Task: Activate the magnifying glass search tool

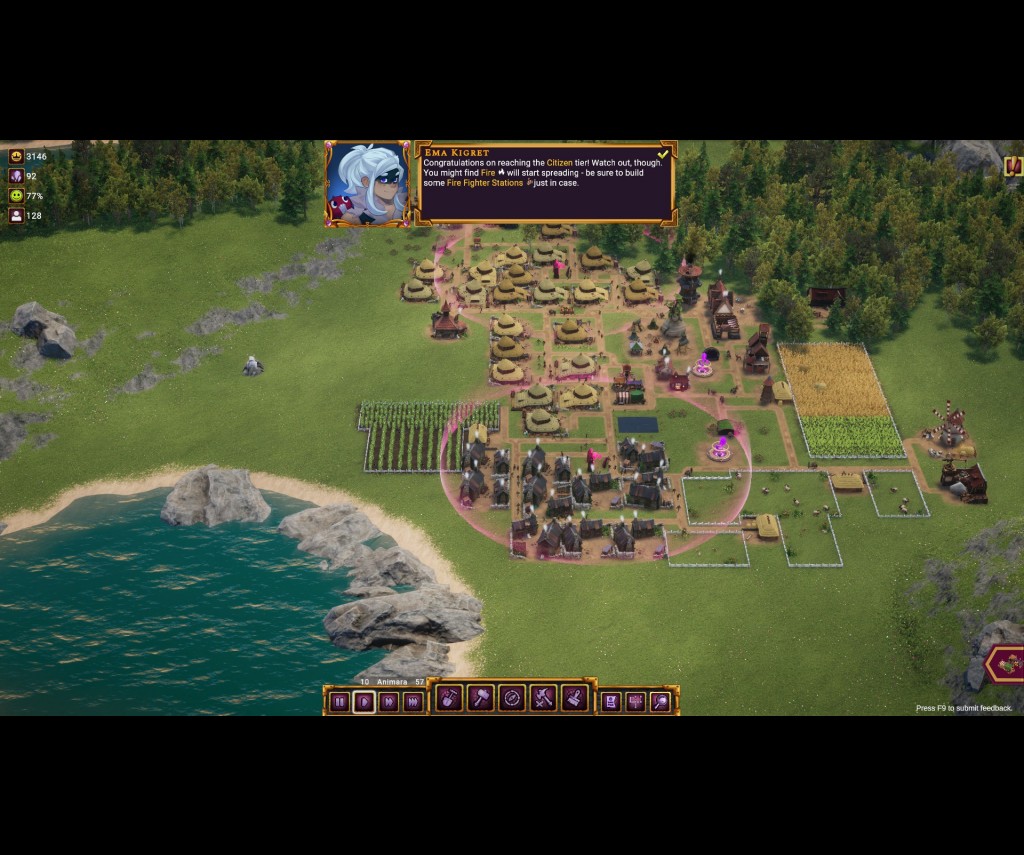Action: (660, 702)
